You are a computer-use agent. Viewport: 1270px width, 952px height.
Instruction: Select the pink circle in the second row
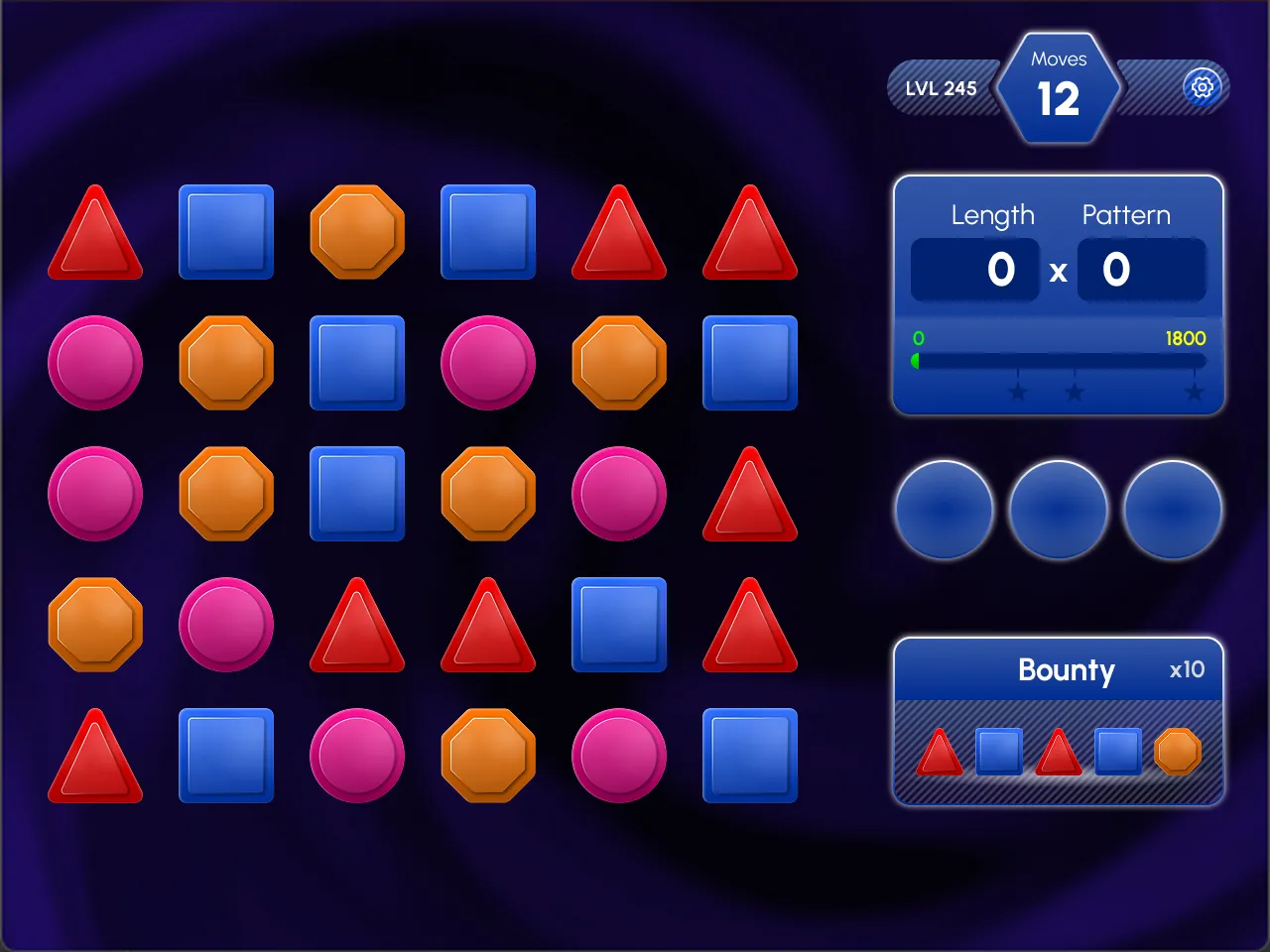click(95, 363)
